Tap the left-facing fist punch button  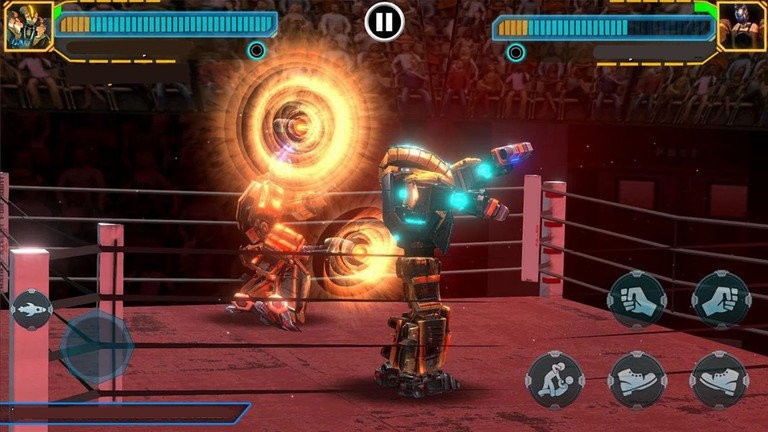click(x=637, y=300)
